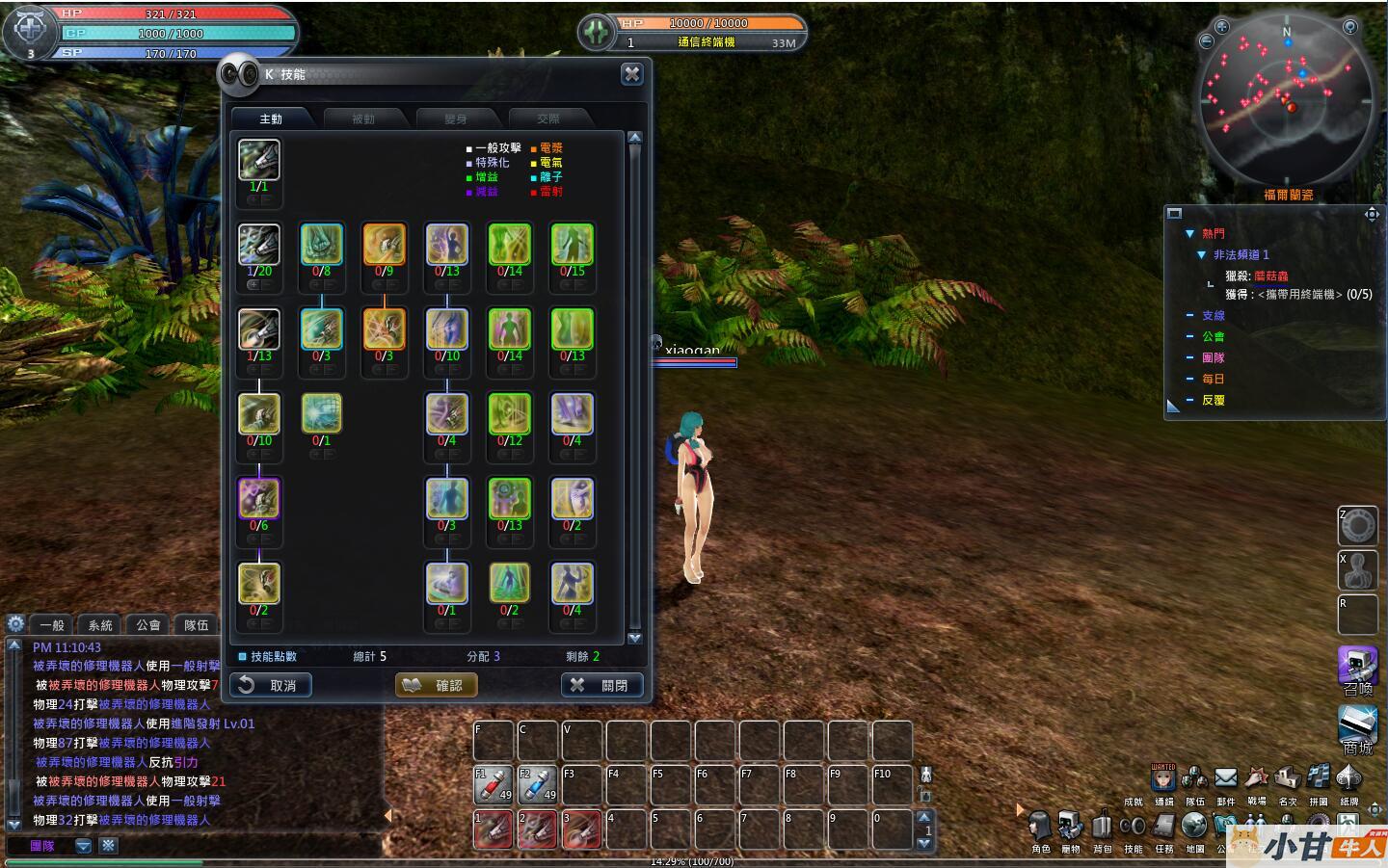
Task: Collapse the 熱門 quest category
Action: click(1189, 233)
